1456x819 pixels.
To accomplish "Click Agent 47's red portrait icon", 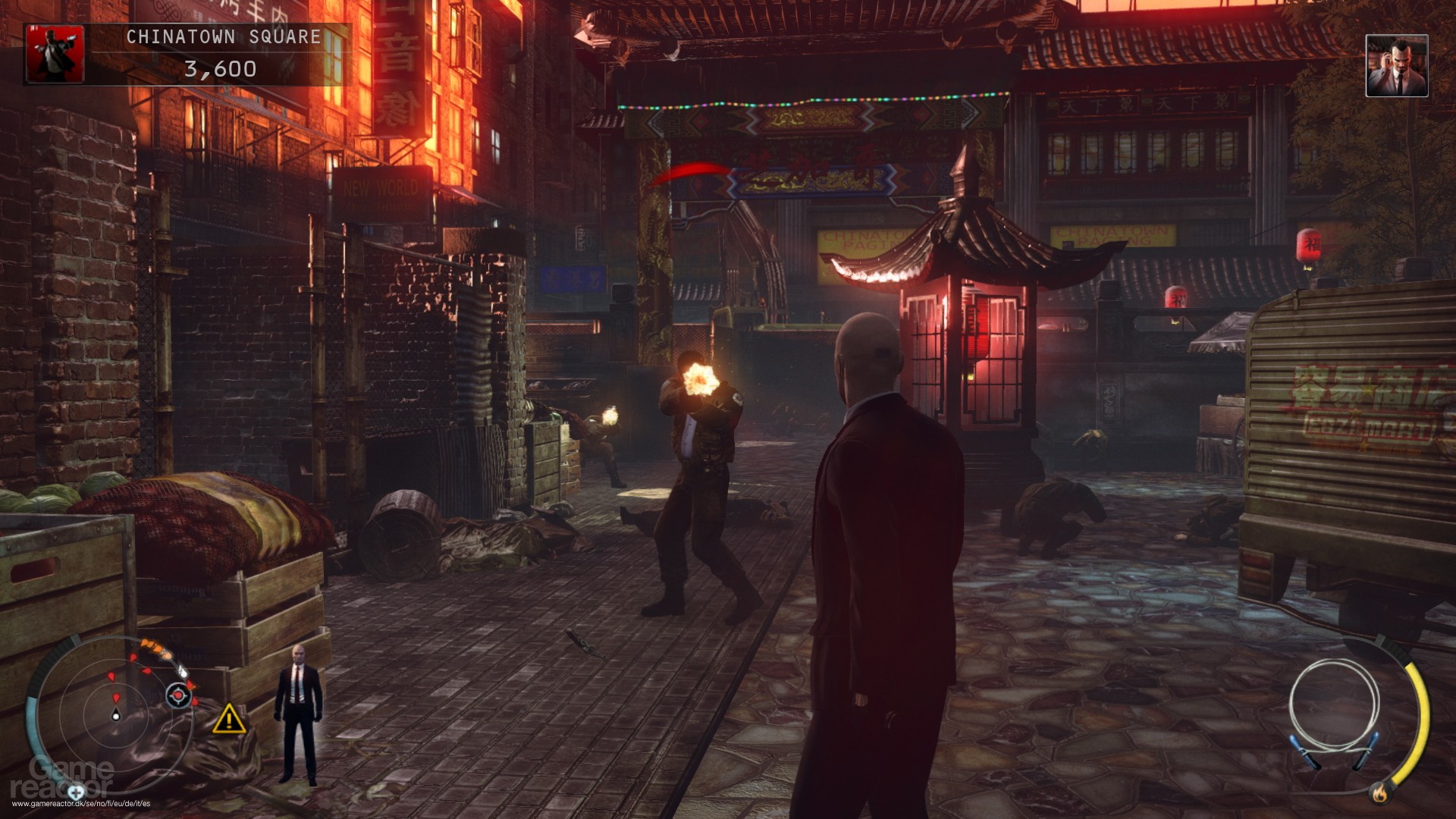I will tap(55, 53).
